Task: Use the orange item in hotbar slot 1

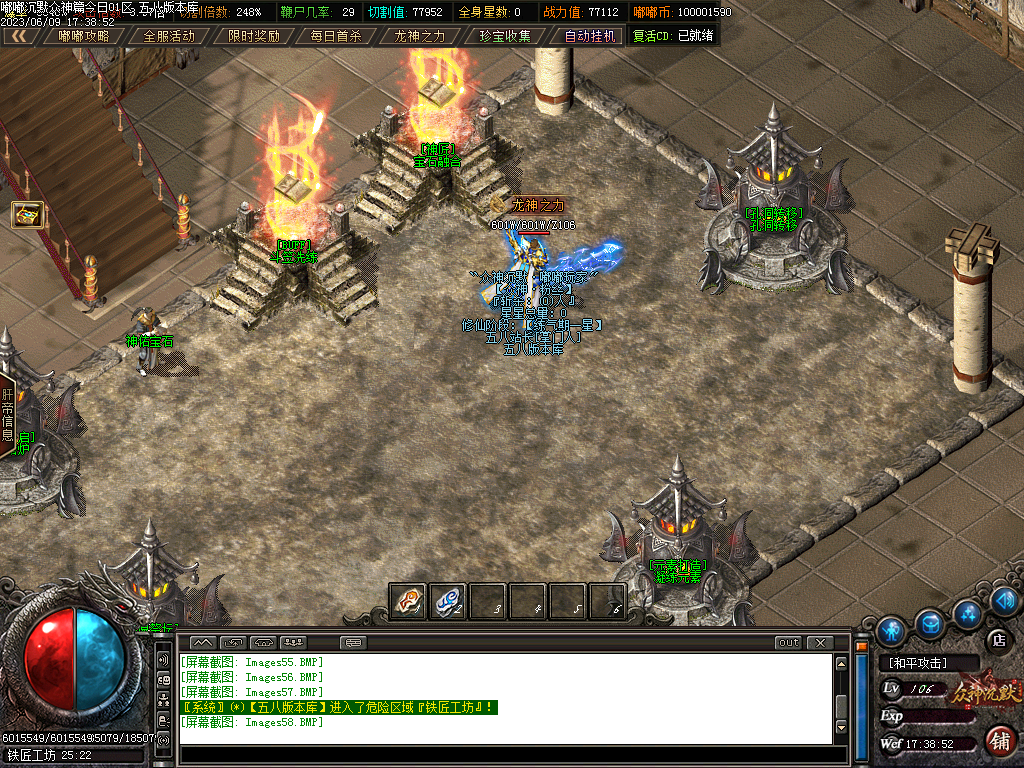Action: click(408, 601)
